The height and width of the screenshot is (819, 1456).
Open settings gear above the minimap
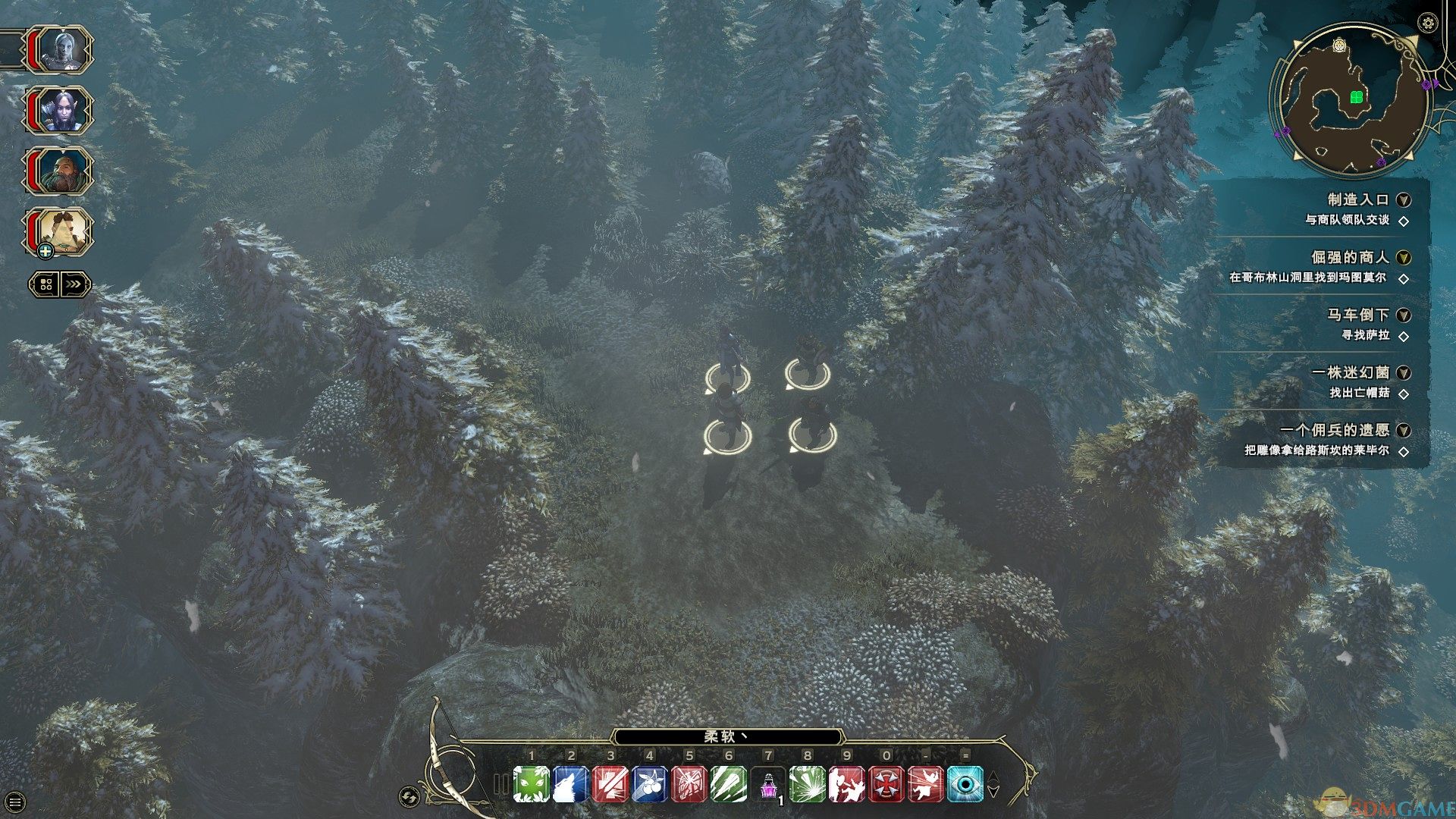(x=1428, y=23)
